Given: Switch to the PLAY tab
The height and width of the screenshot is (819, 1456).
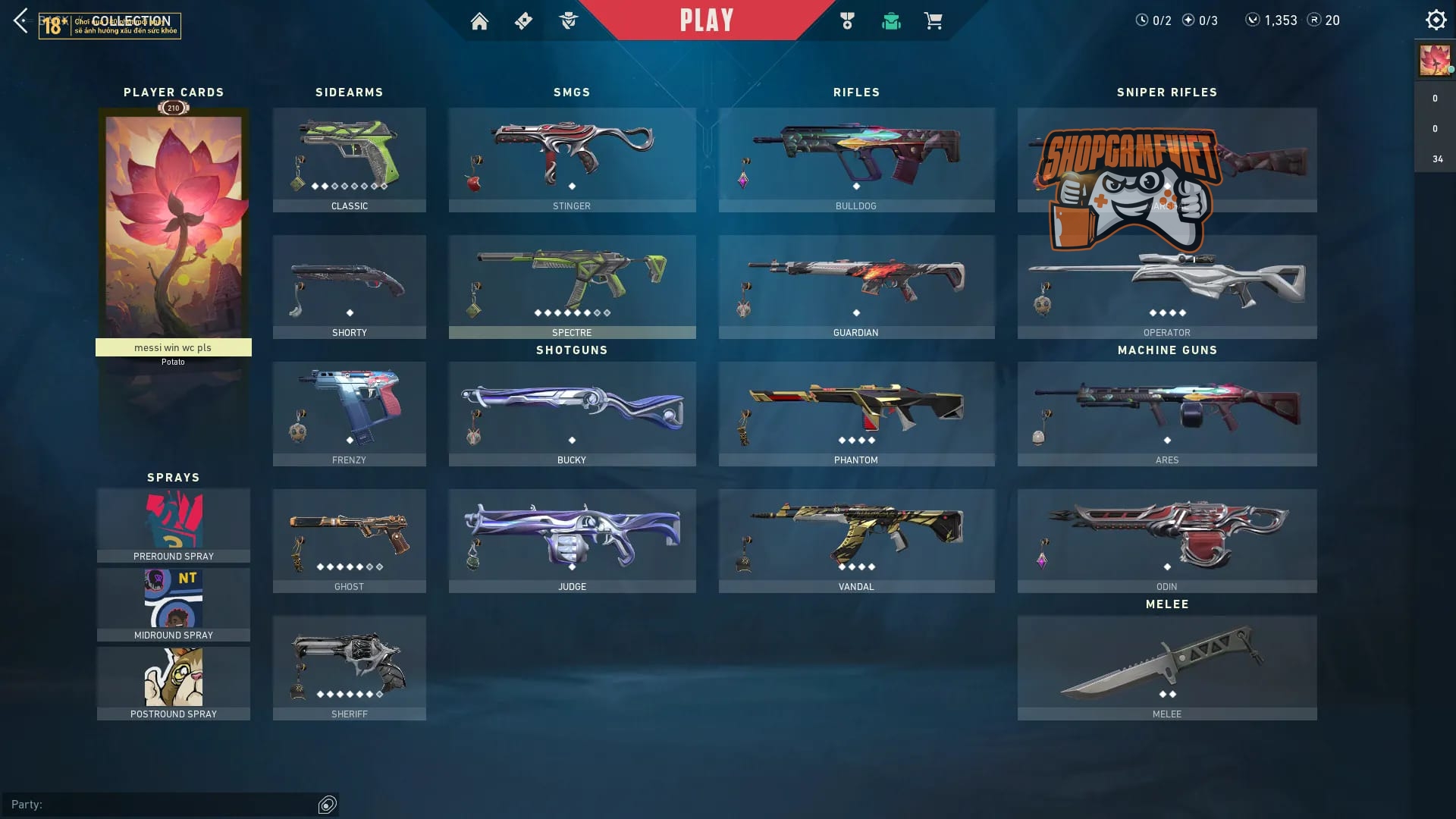Looking at the screenshot, I should 707,20.
